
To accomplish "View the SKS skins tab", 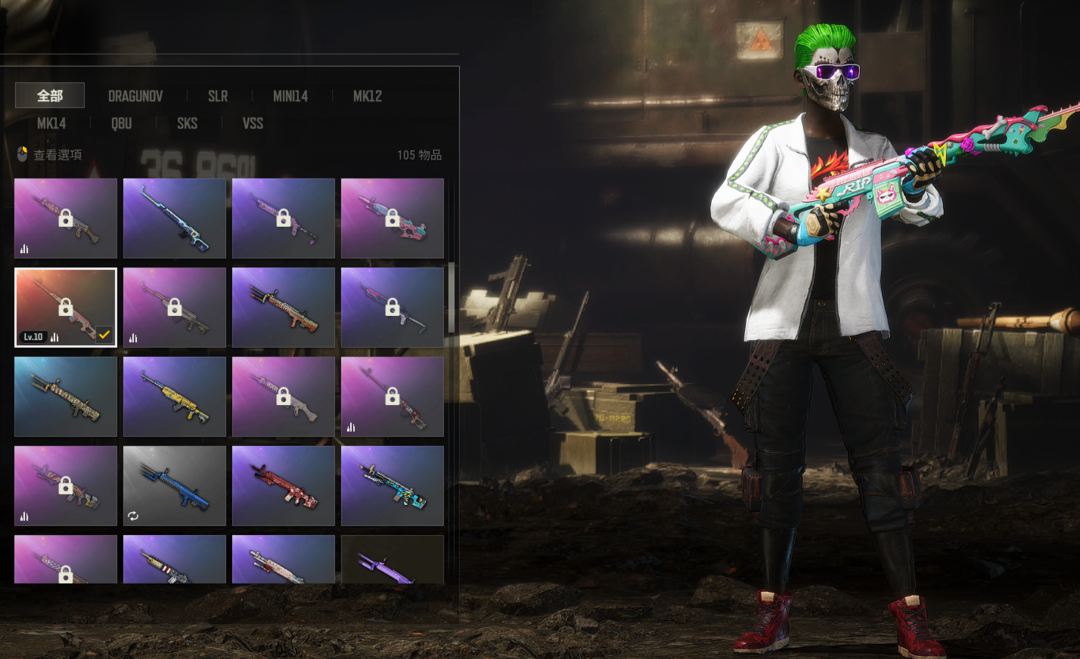I will [187, 123].
